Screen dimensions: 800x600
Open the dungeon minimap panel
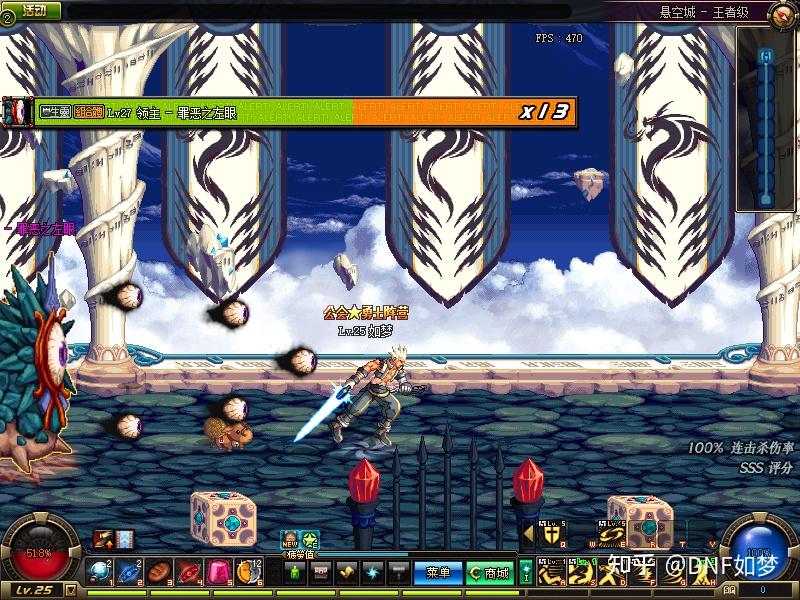point(766,118)
